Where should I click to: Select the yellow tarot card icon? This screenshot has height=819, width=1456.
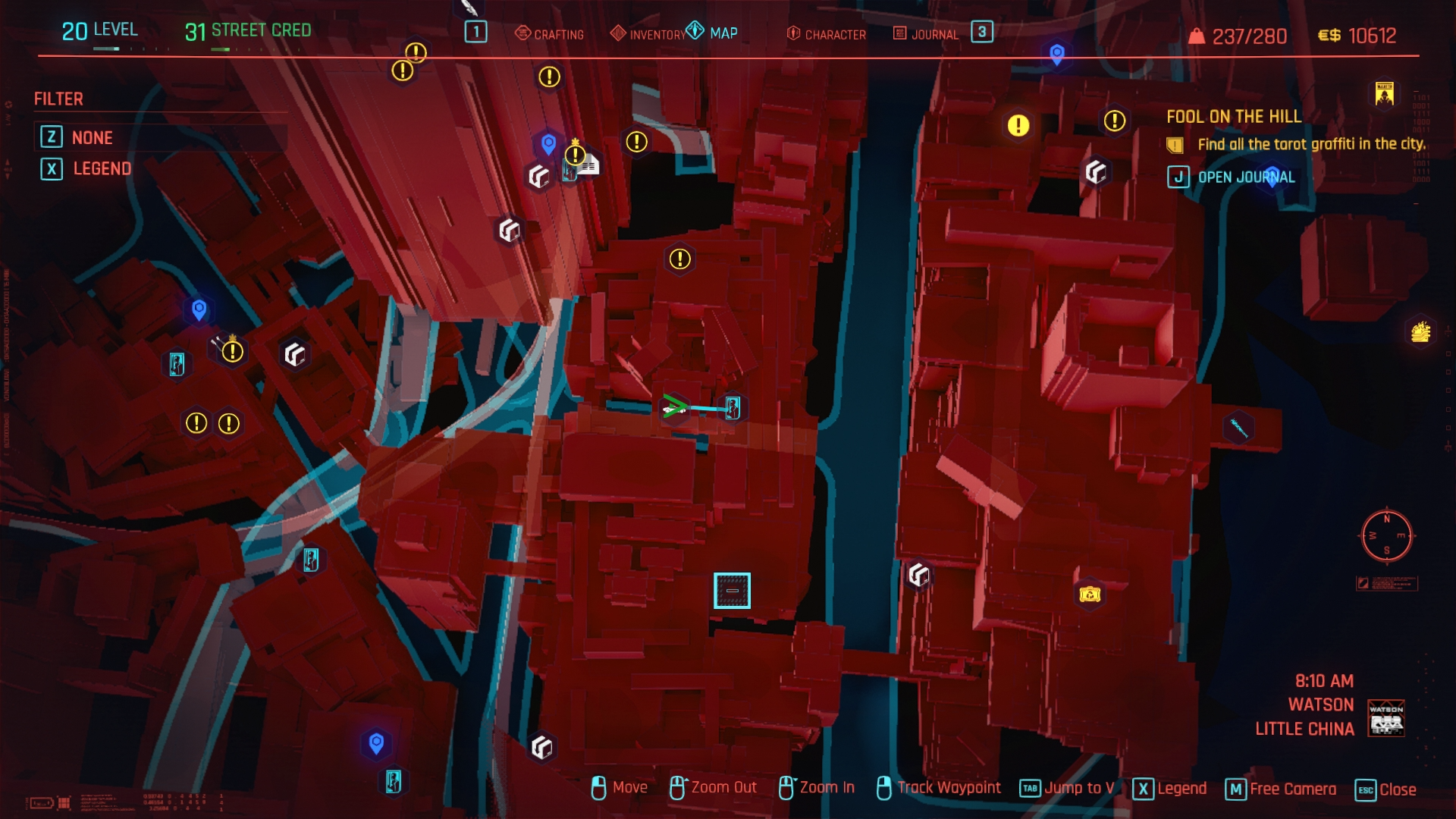(x=1384, y=93)
